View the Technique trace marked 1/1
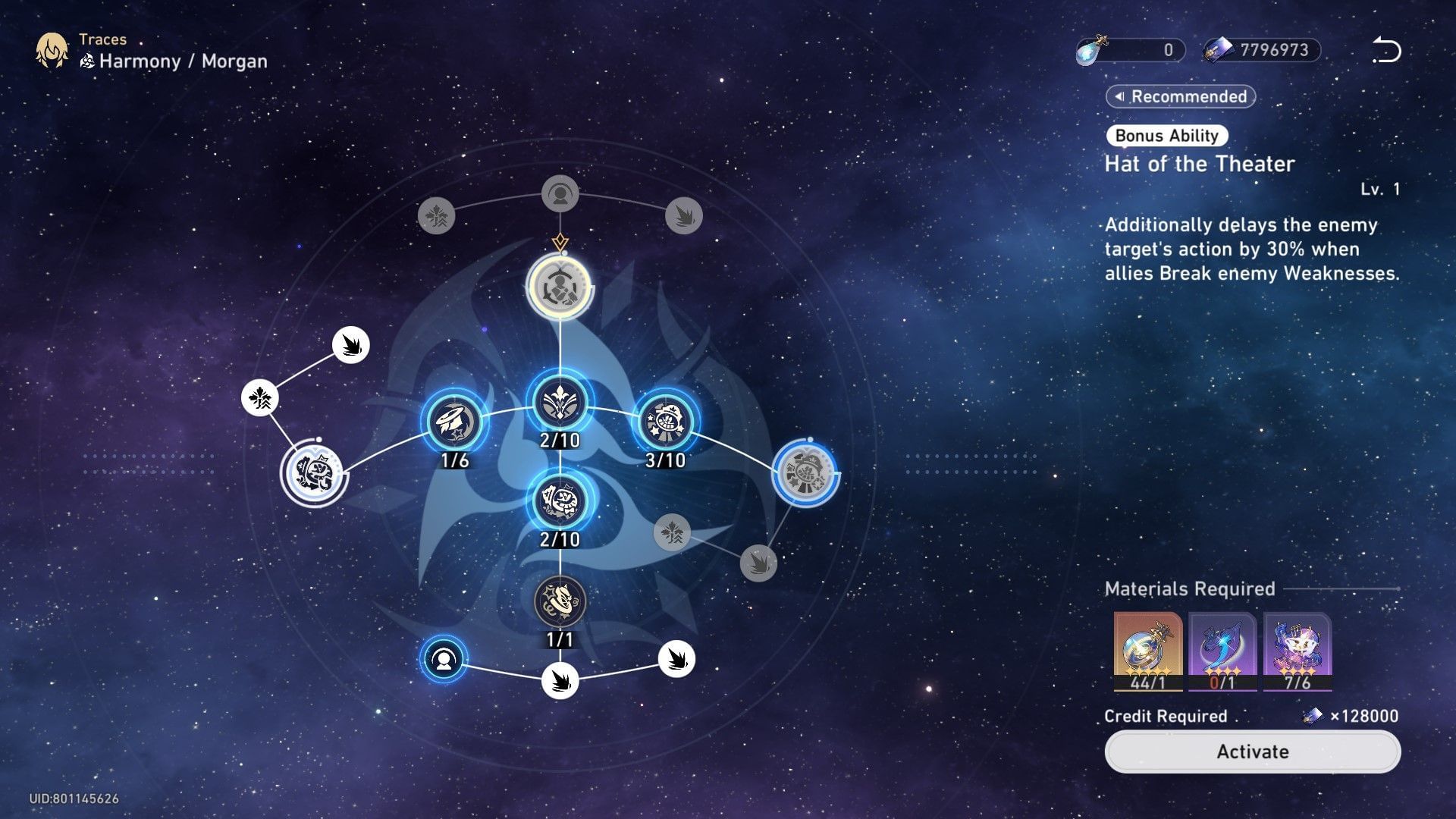The width and height of the screenshot is (1456, 819). pos(560,601)
